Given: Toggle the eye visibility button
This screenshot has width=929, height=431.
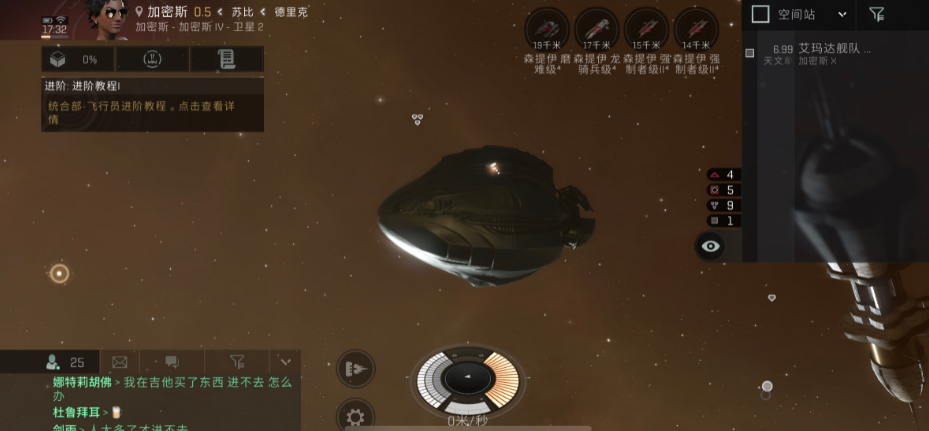Looking at the screenshot, I should [710, 246].
